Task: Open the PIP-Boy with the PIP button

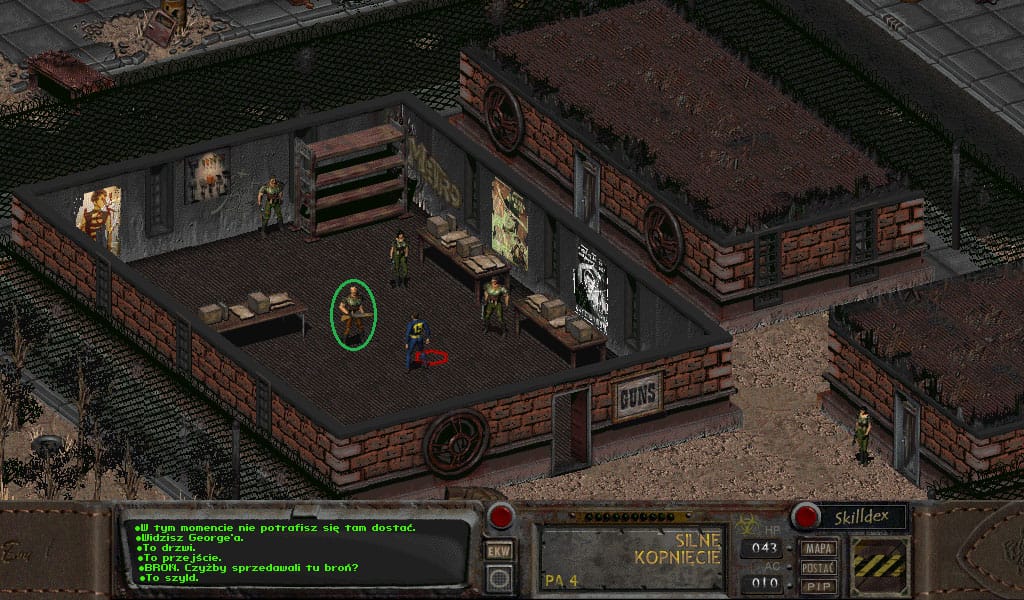Action: pos(819,585)
